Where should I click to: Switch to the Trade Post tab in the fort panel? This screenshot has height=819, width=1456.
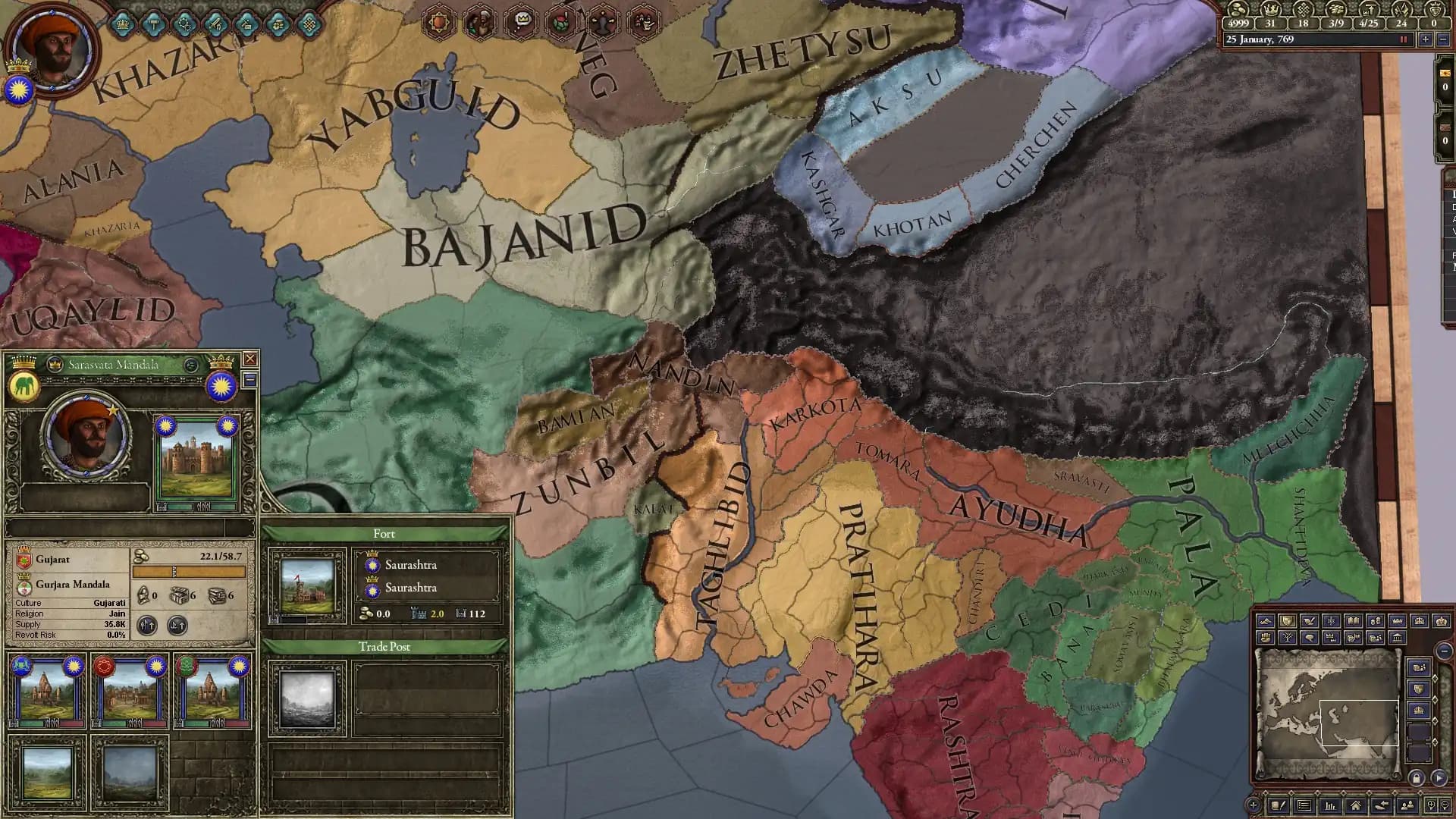(x=385, y=648)
